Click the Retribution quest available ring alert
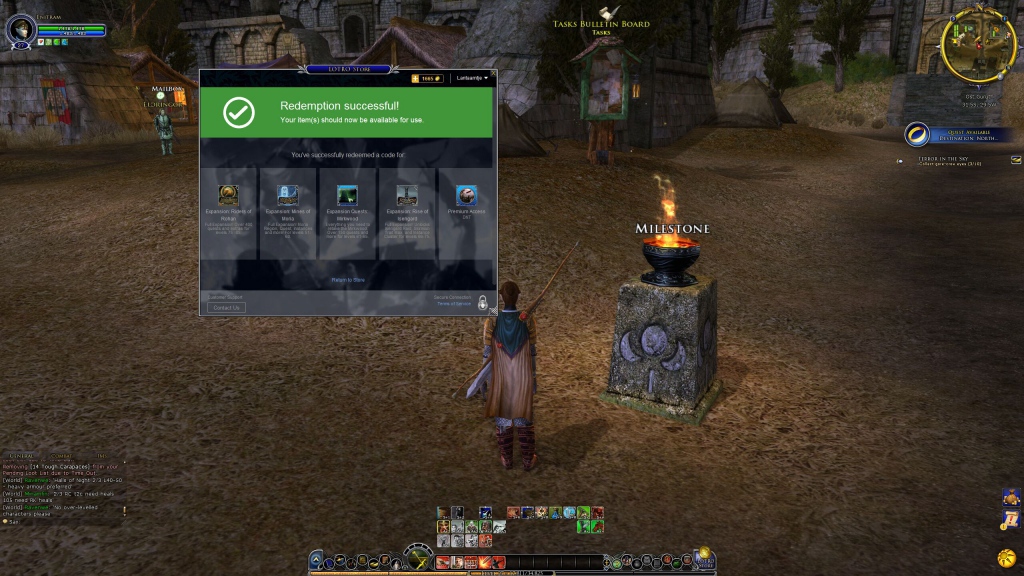The image size is (1024, 576). (x=916, y=135)
